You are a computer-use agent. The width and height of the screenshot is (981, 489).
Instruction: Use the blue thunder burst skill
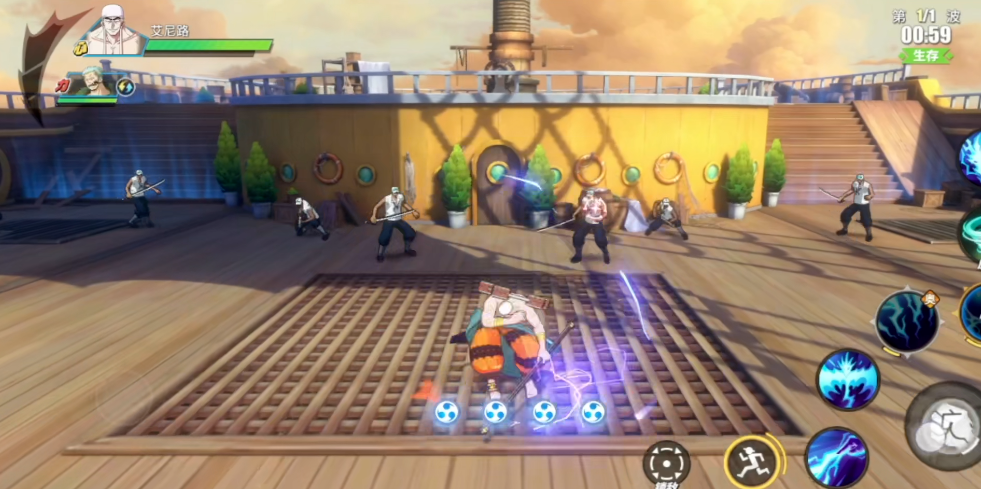(x=848, y=378)
